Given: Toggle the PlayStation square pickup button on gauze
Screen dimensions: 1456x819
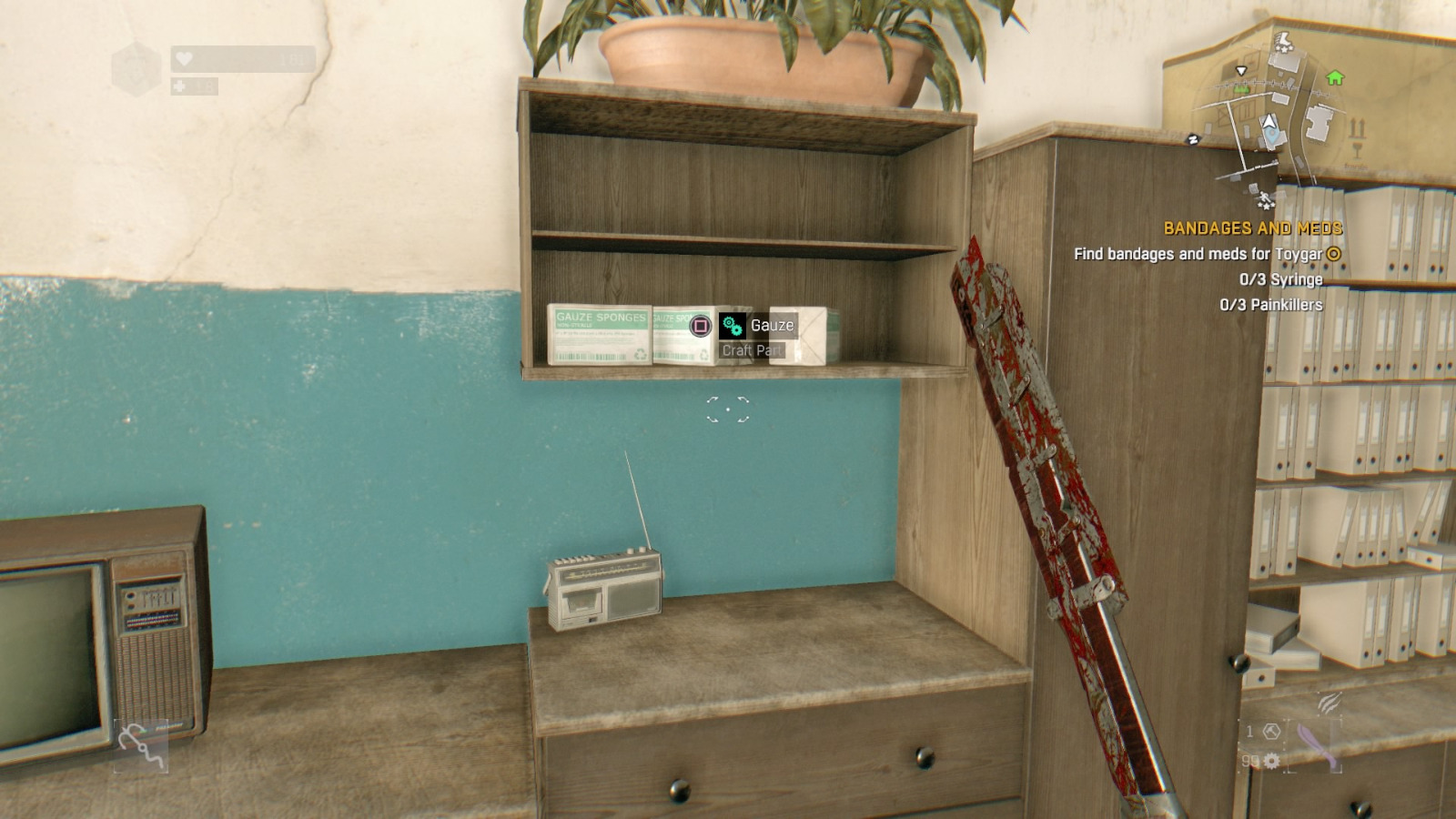Looking at the screenshot, I should pos(699,325).
